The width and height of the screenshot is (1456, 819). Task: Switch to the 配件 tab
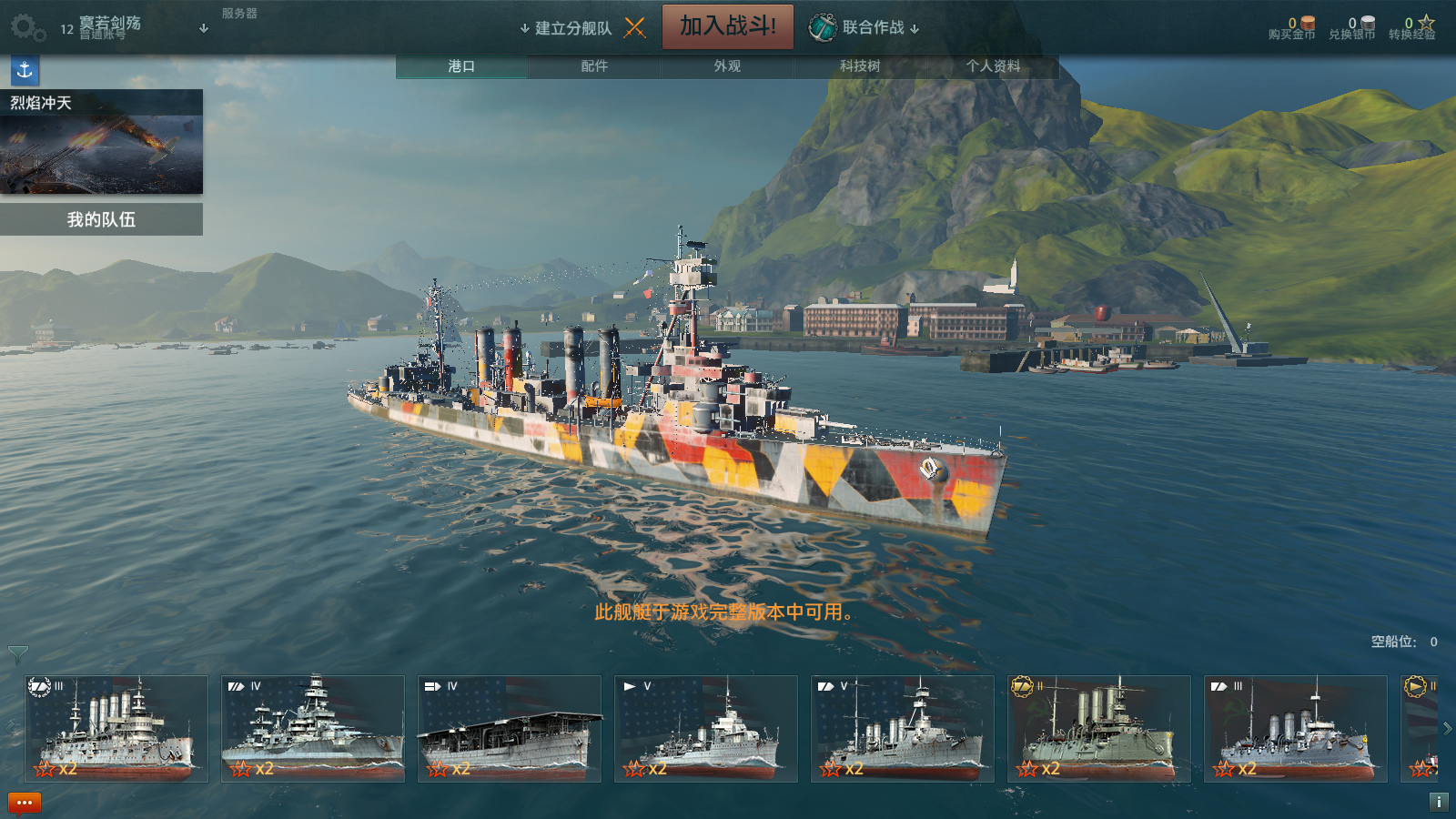coord(594,66)
